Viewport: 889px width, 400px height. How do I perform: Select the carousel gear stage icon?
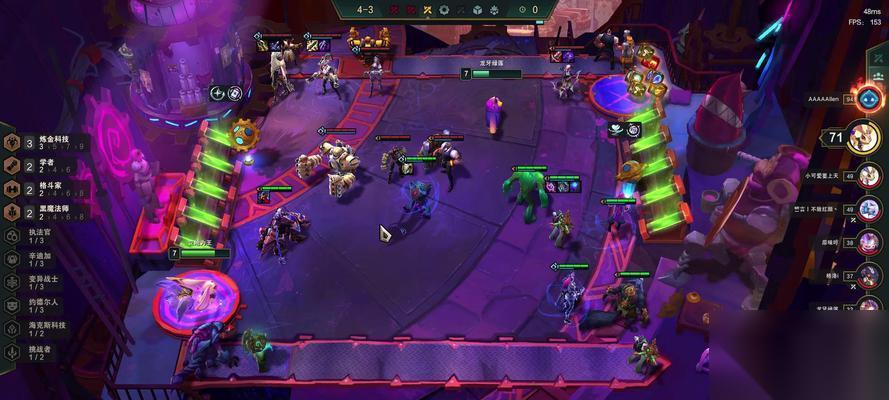coord(445,10)
